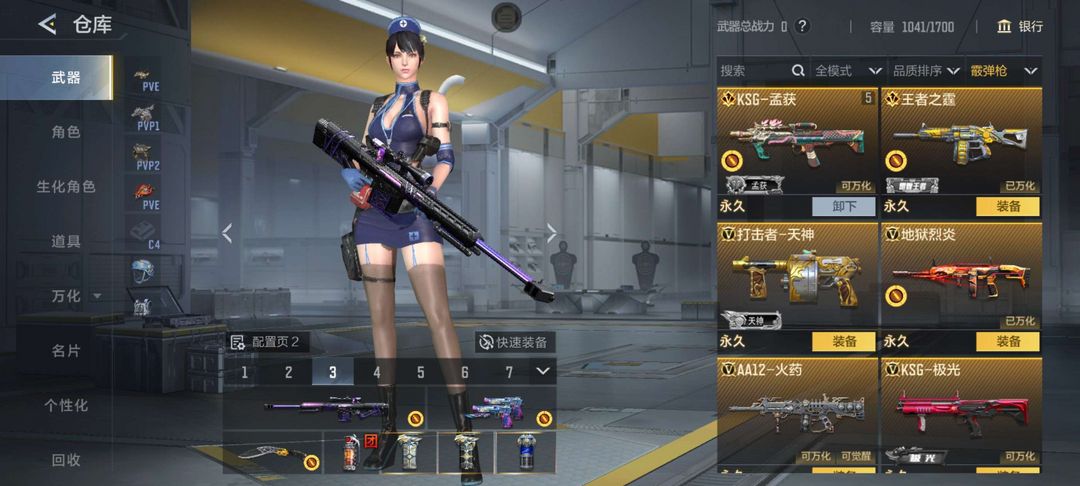Screen dimensions: 1080x486
Task: Click the weapon power question mark help
Action: [x=802, y=27]
